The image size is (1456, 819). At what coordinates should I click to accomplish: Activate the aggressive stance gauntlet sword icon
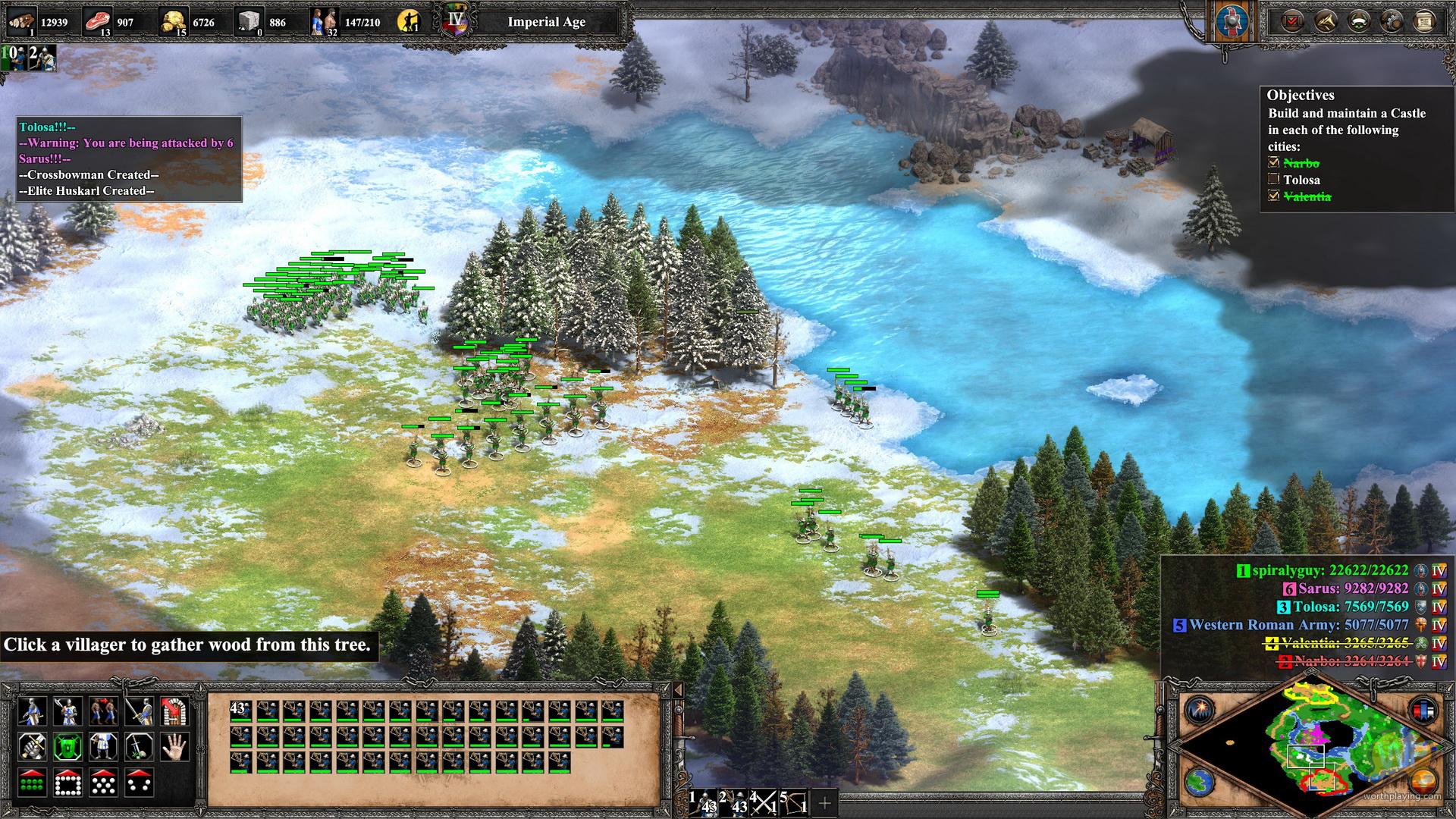pos(32,747)
